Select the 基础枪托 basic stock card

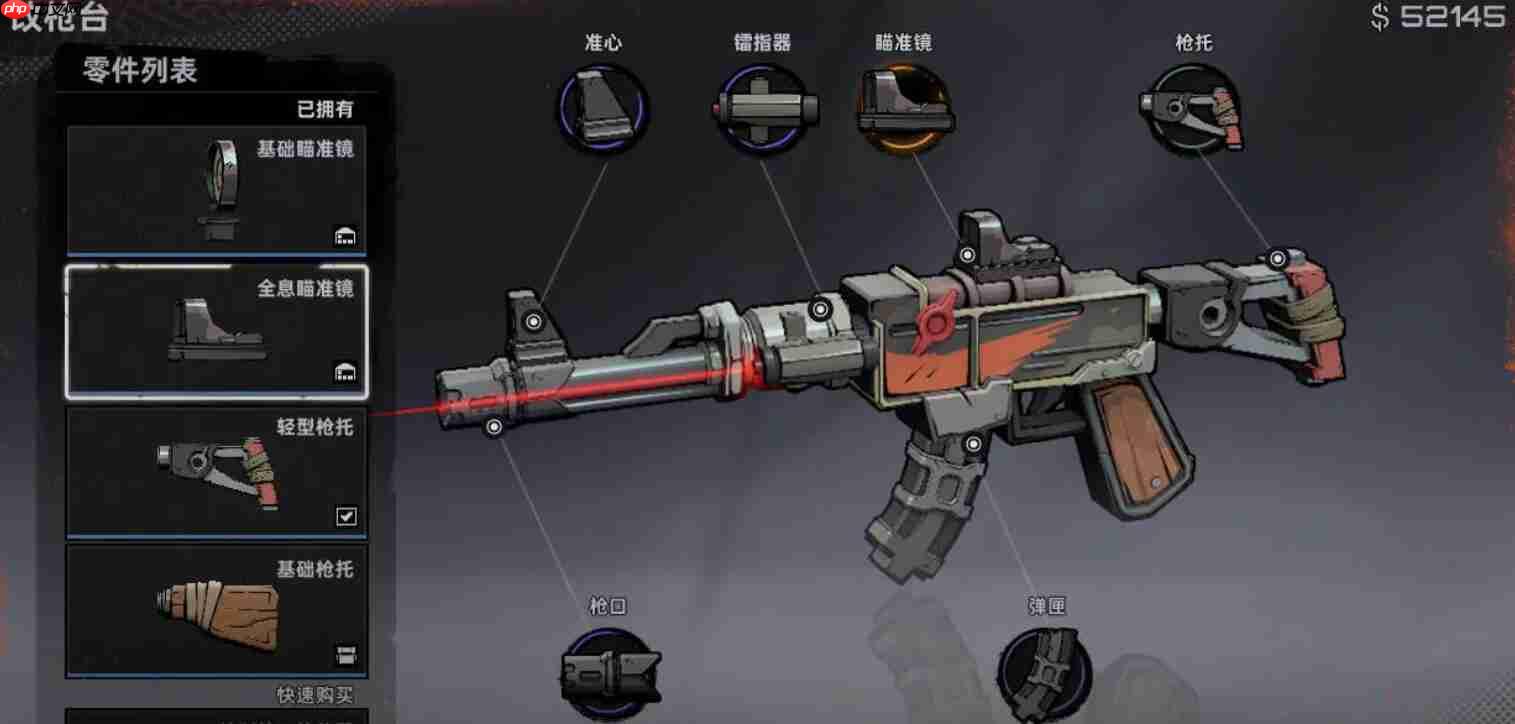[x=216, y=610]
